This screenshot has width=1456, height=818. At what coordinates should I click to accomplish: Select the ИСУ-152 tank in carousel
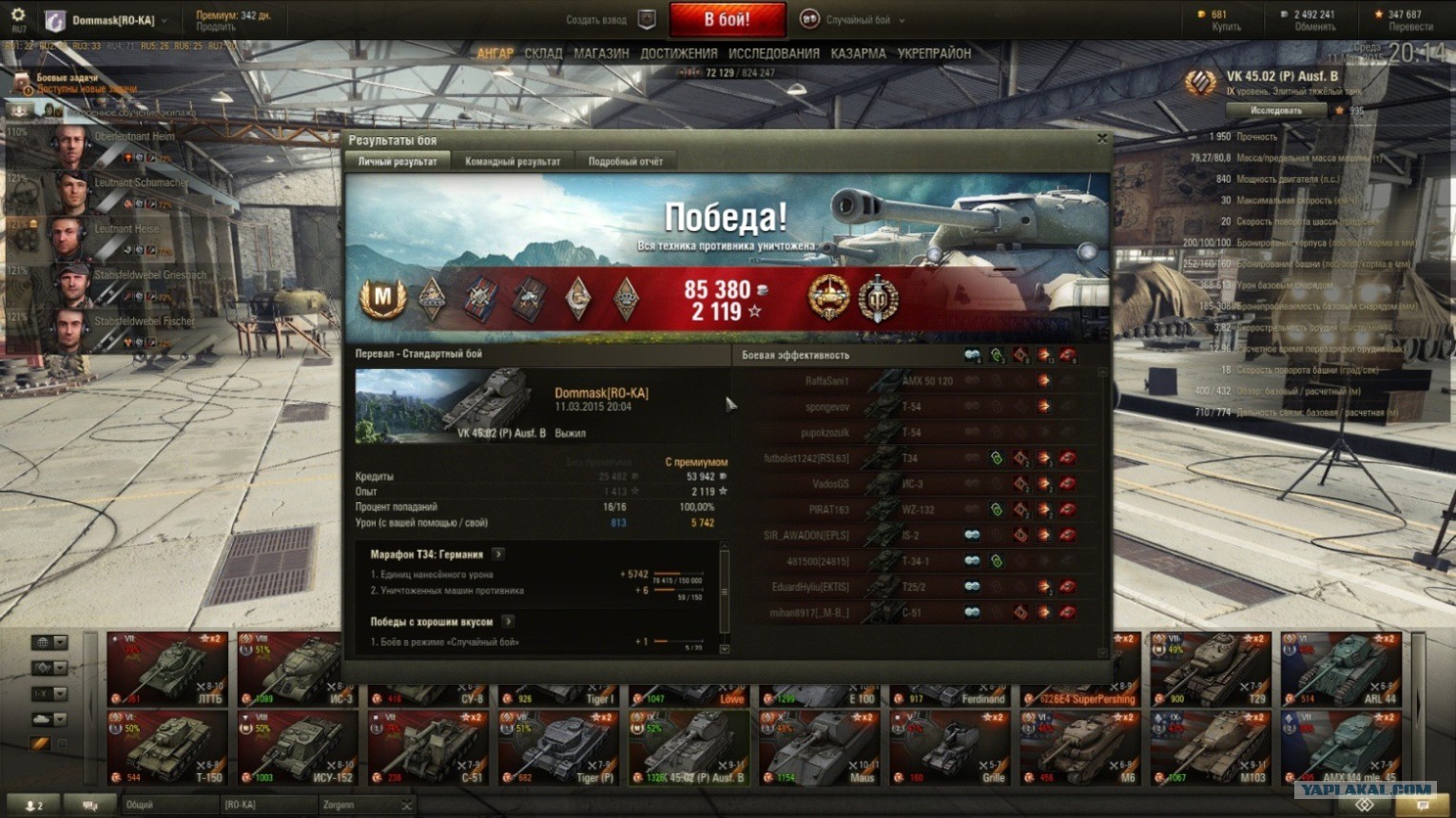click(x=298, y=750)
